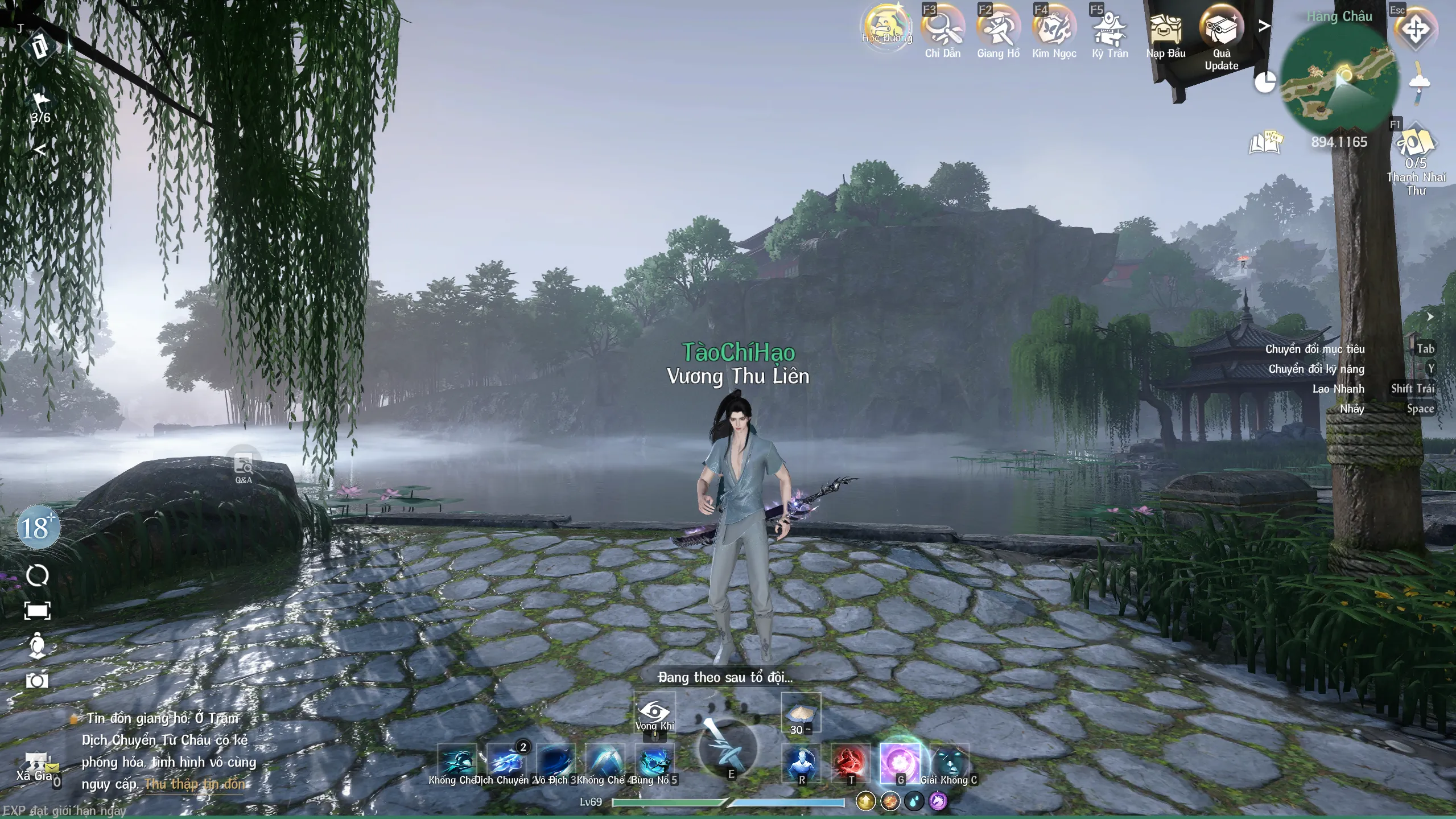Claim the Quà Update gift box
1456x819 pixels.
click(x=1221, y=27)
